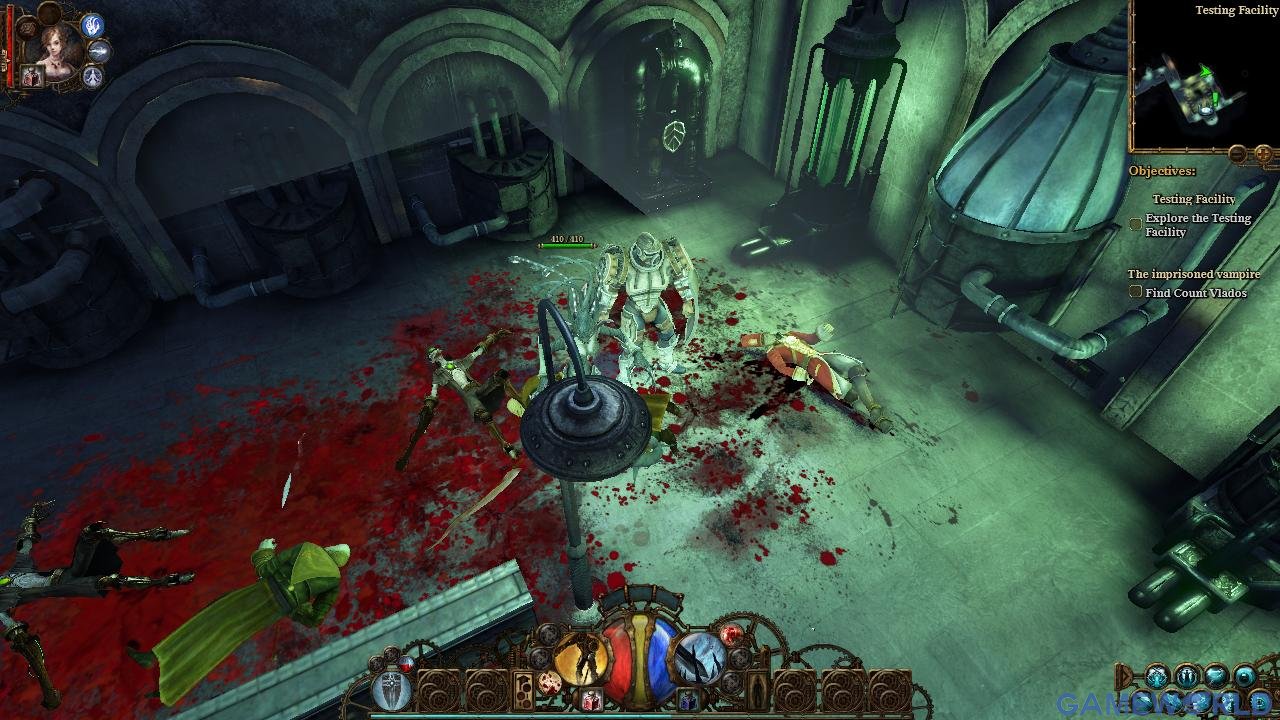Select the white figure companion behavior icon
This screenshot has width=1280, height=720.
[93, 76]
